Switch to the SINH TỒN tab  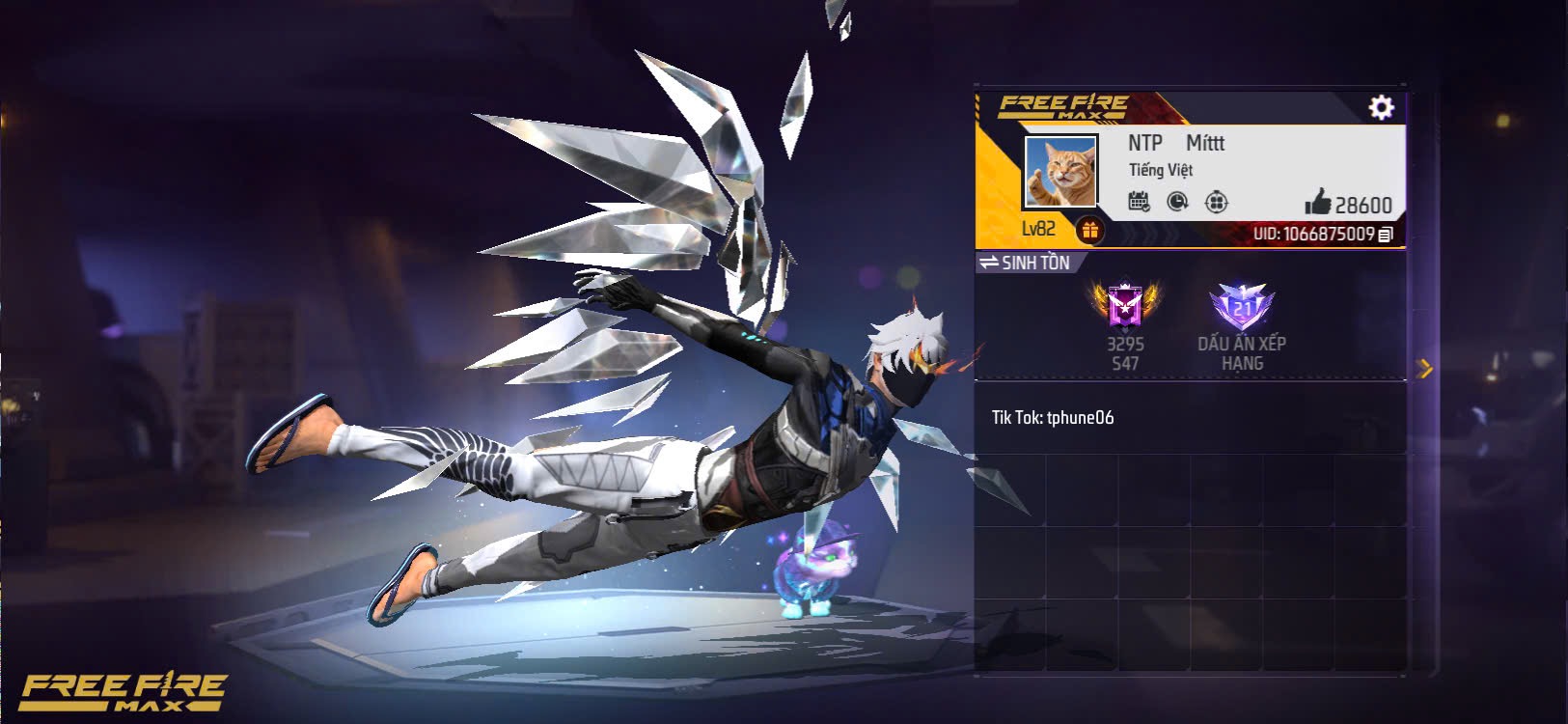coord(1035,262)
